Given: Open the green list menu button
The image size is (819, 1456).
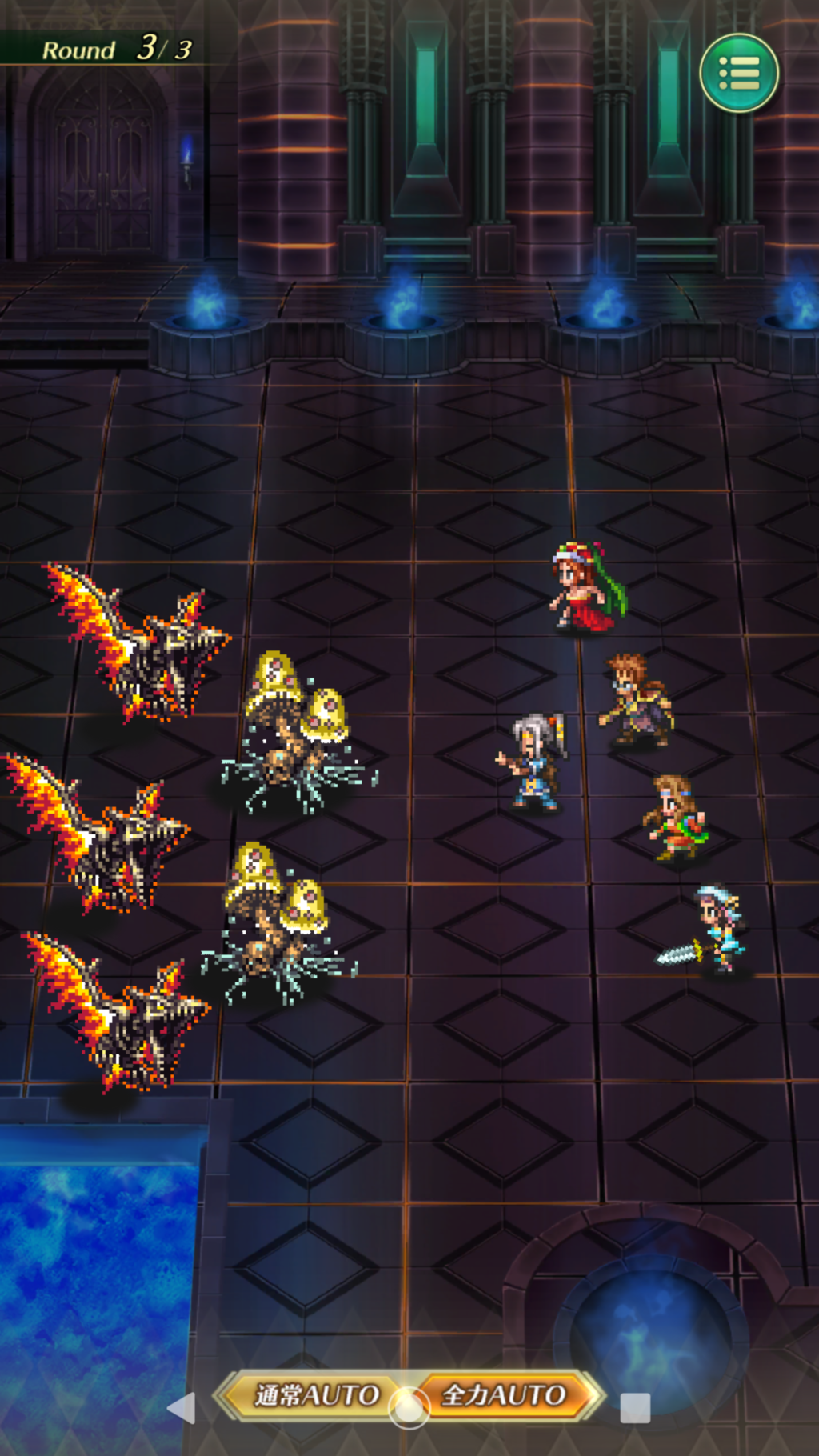Looking at the screenshot, I should (x=739, y=74).
